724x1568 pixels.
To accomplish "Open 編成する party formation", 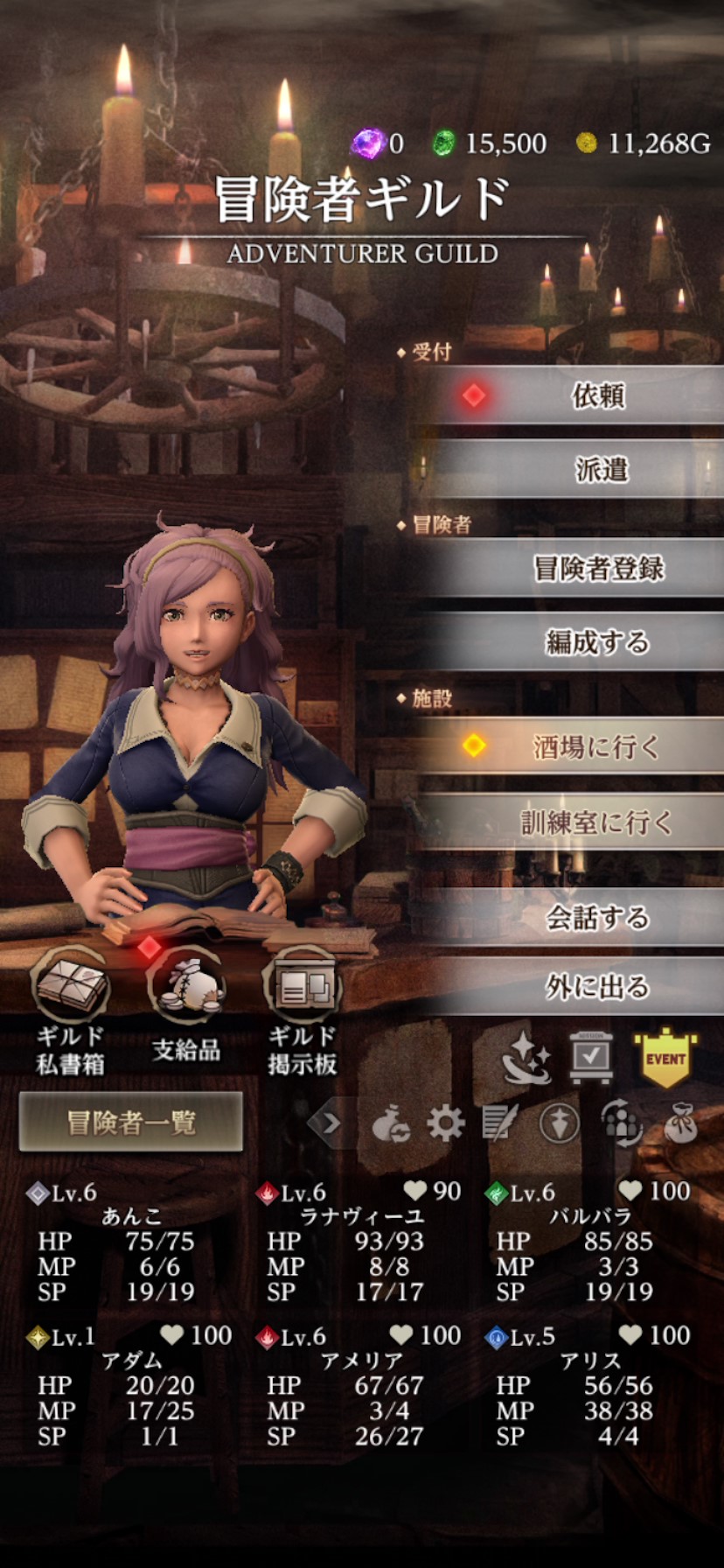I will (598, 642).
